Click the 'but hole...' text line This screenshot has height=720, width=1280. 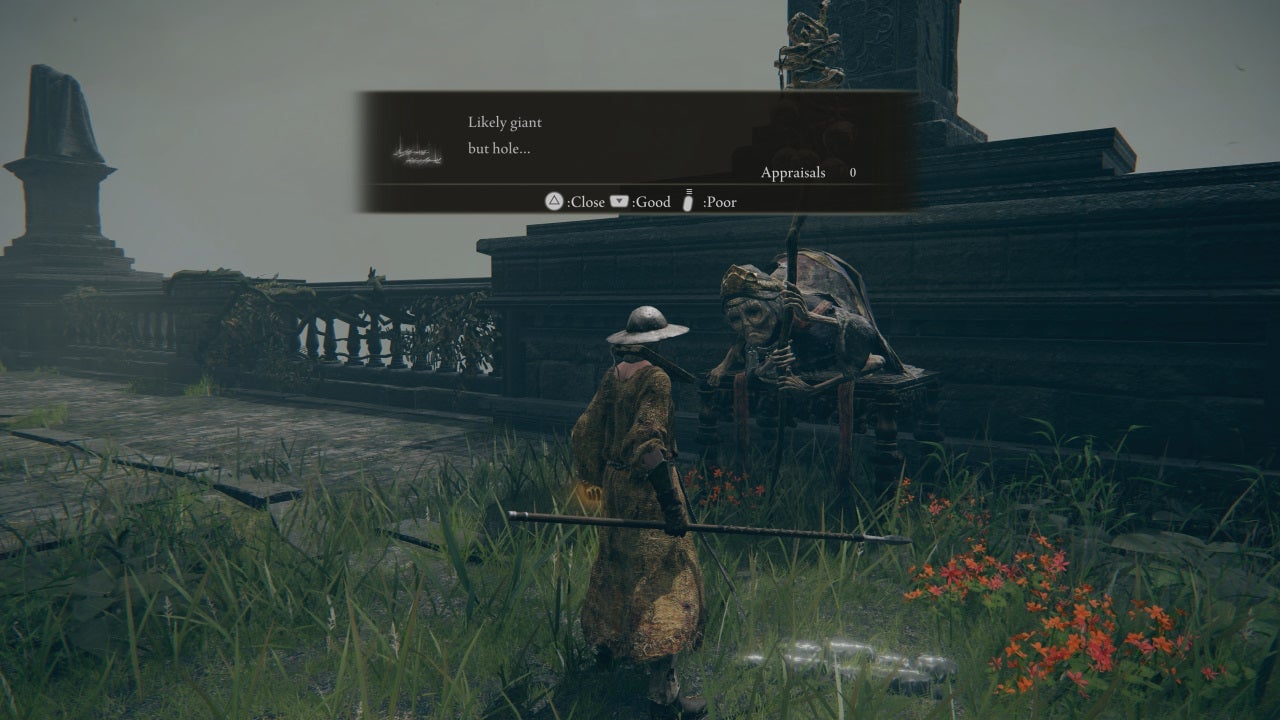click(498, 146)
